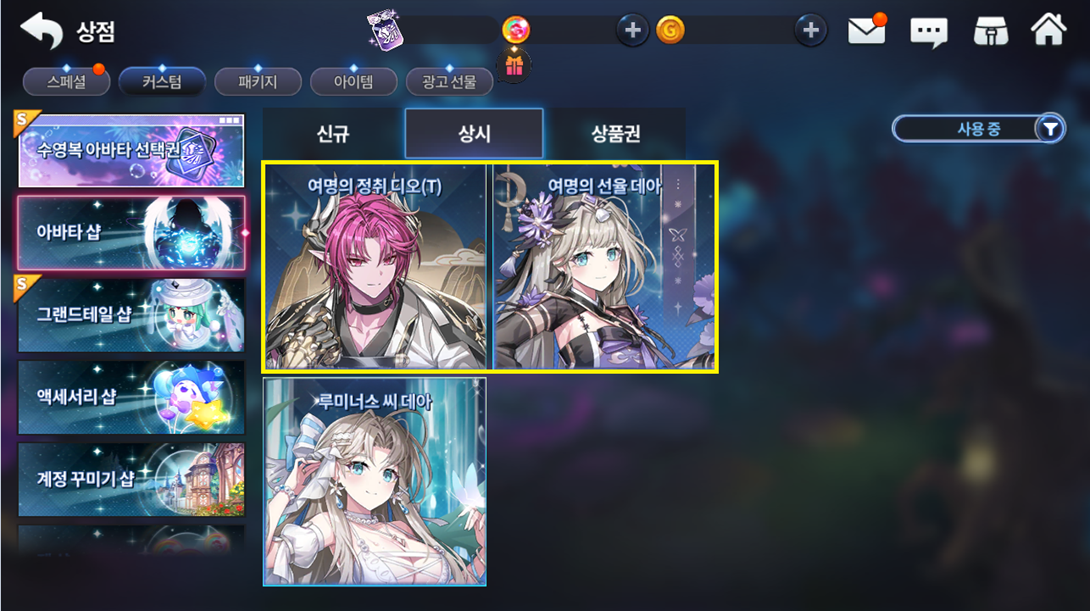Open 계정 꾸미기 샵 category
Screen dimensions: 1090x611
coord(131,478)
